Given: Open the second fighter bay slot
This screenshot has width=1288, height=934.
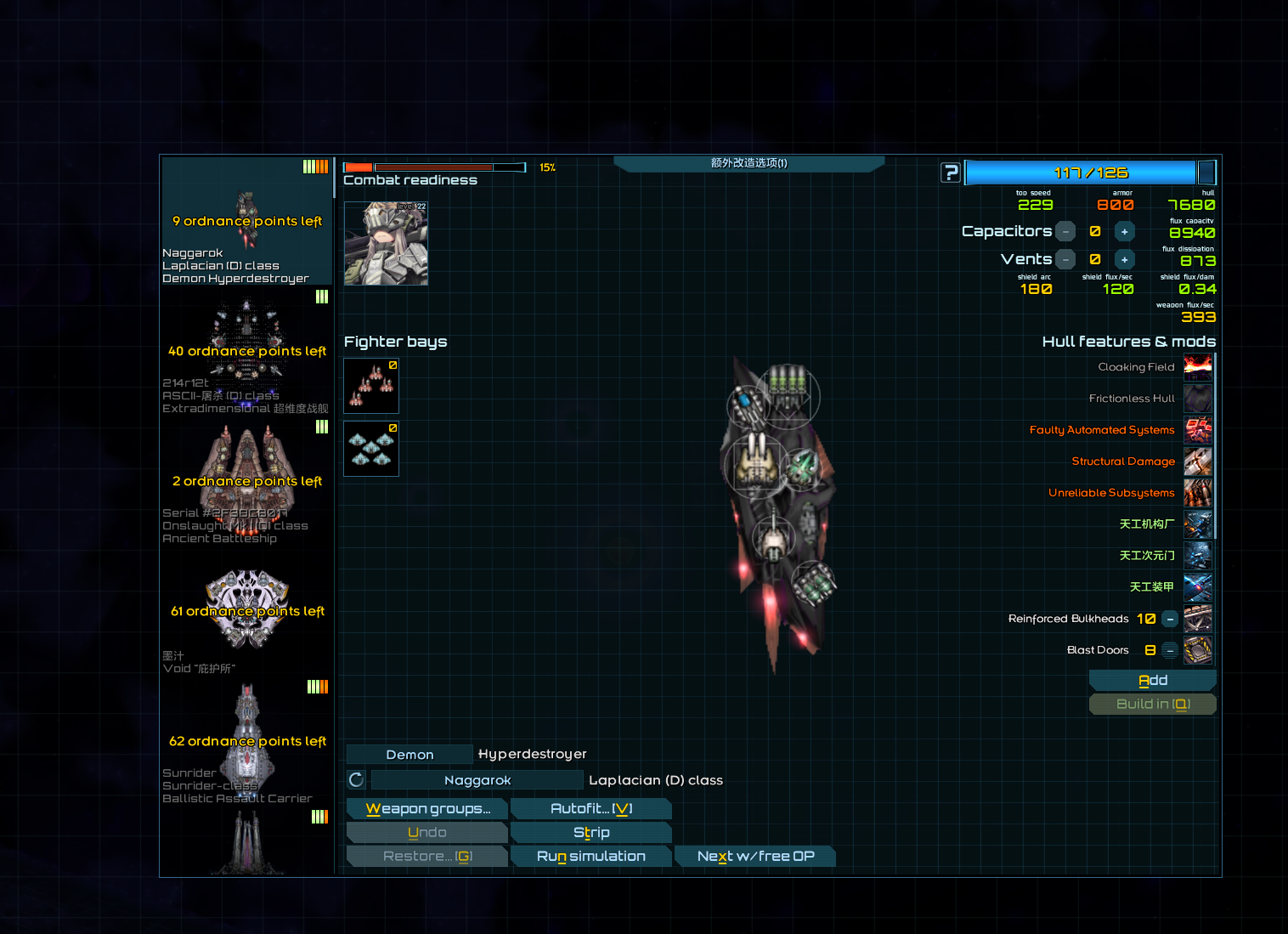Looking at the screenshot, I should tap(371, 449).
